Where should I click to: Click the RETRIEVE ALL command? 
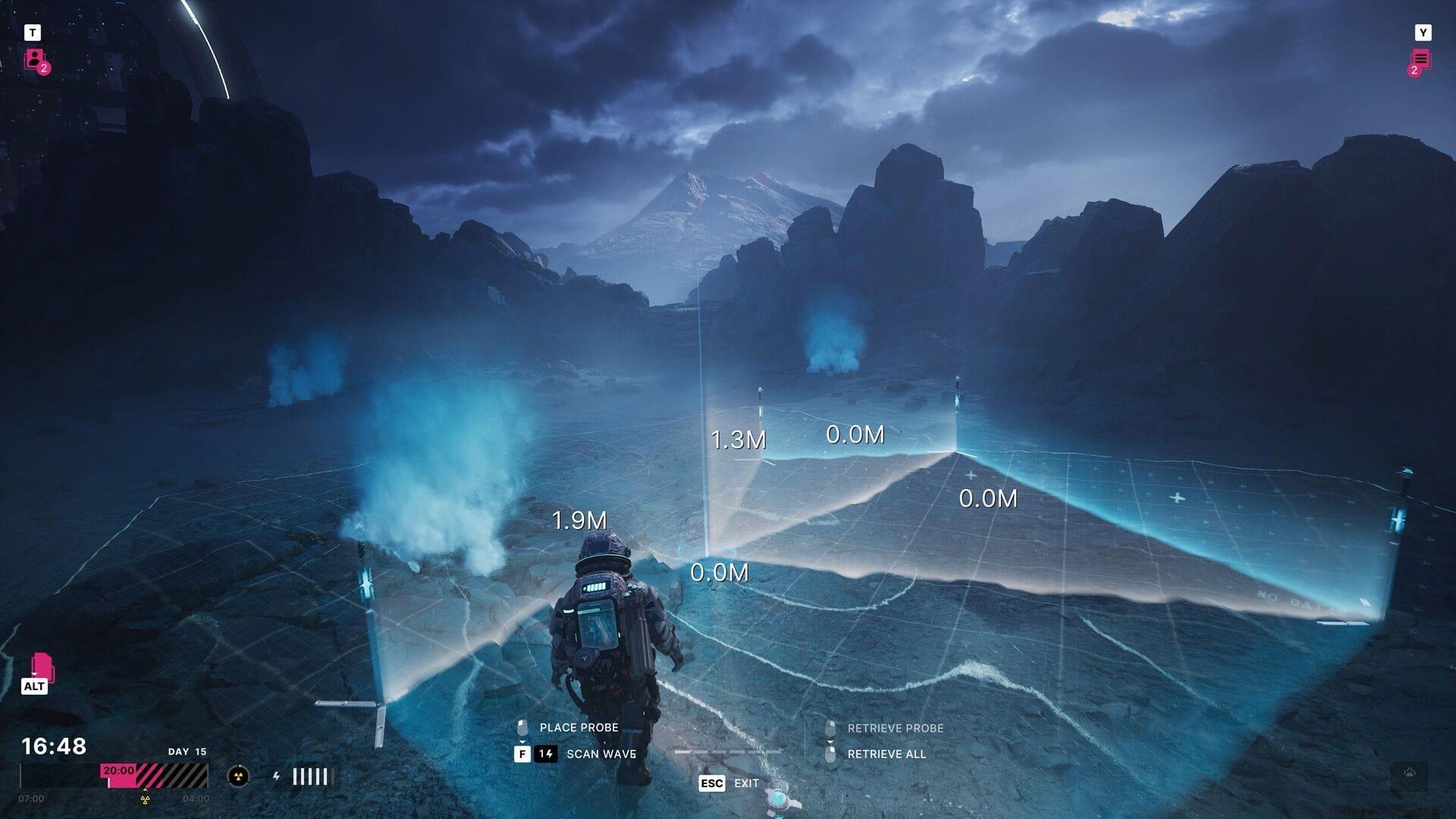[886, 753]
